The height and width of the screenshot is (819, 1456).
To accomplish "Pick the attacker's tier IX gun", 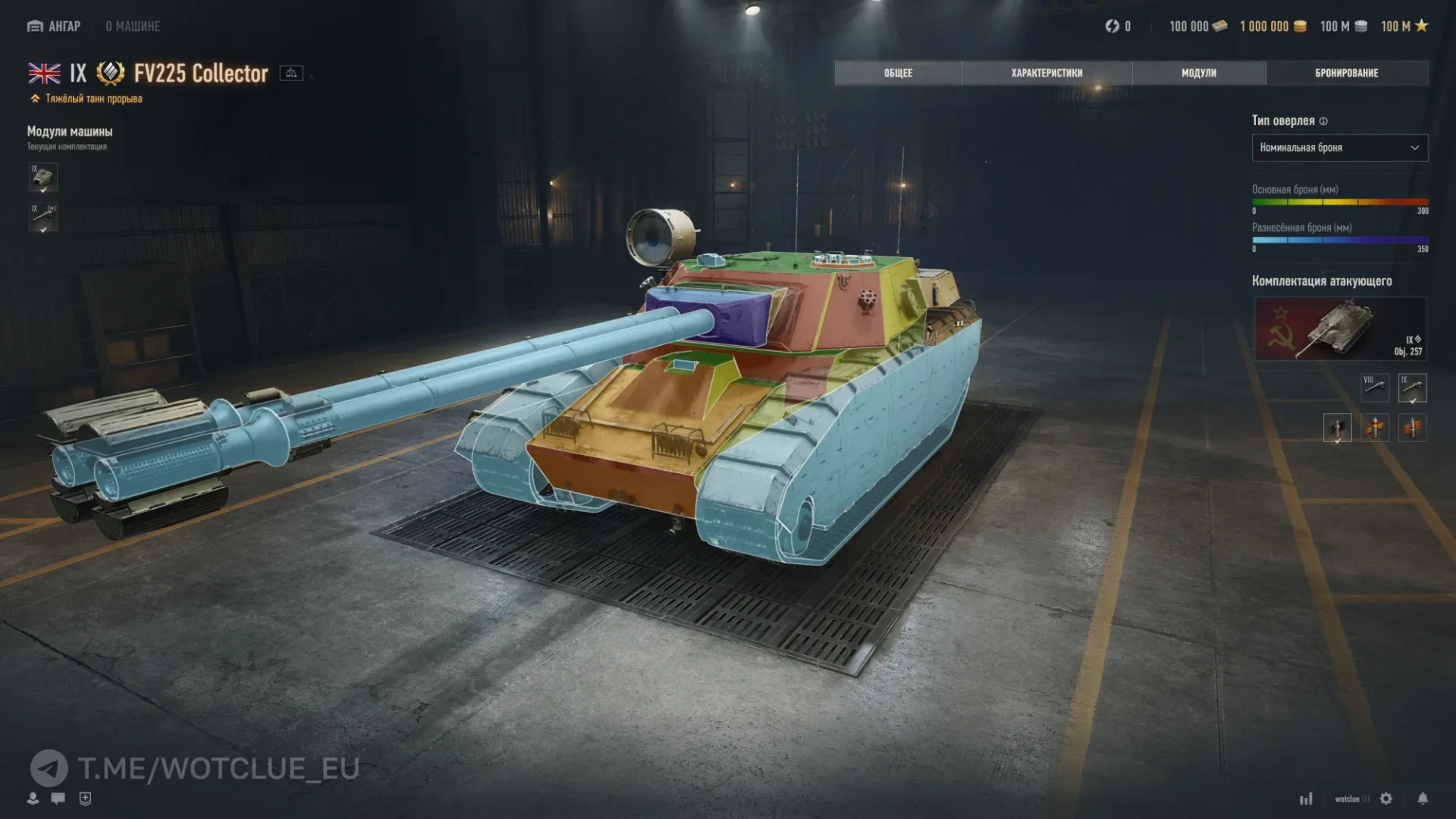I will coord(1412,388).
